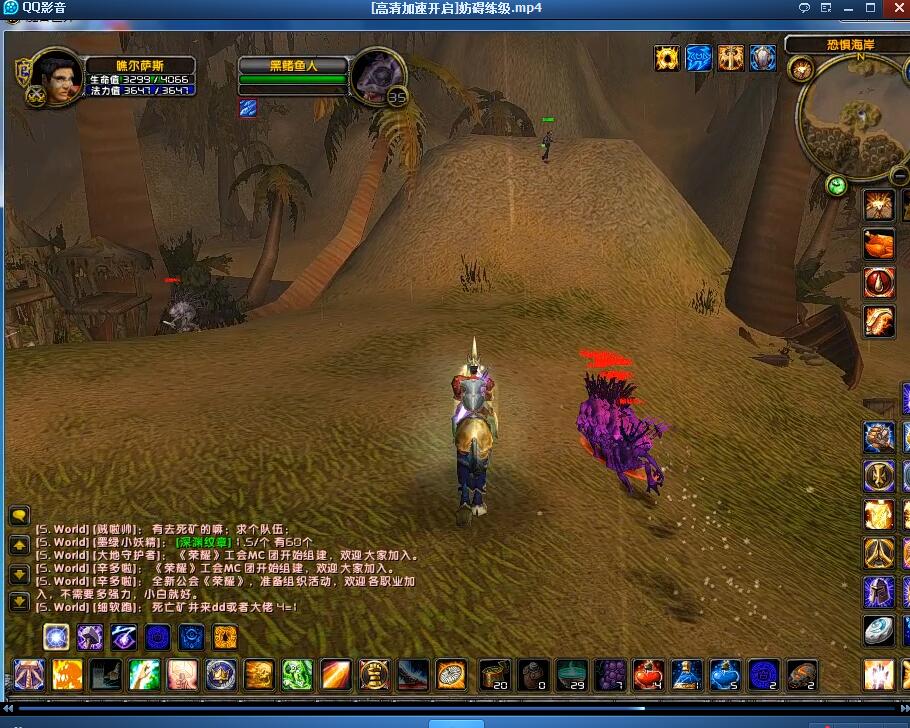Use the red health potion stack
910x728 pixels.
click(649, 675)
